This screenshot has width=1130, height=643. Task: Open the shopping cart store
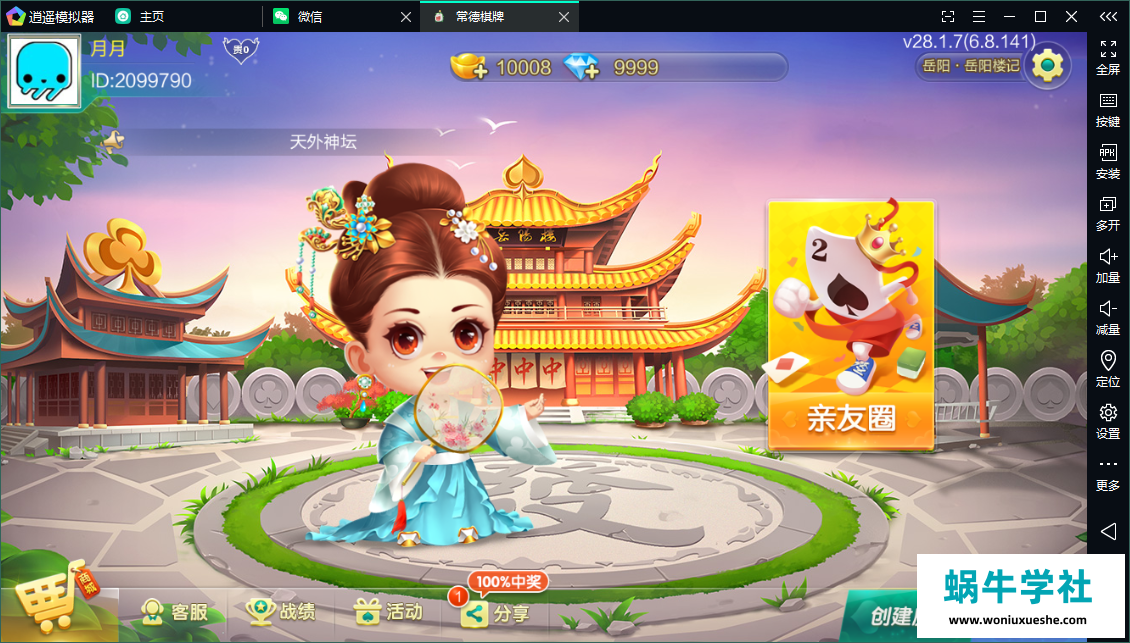point(55,602)
